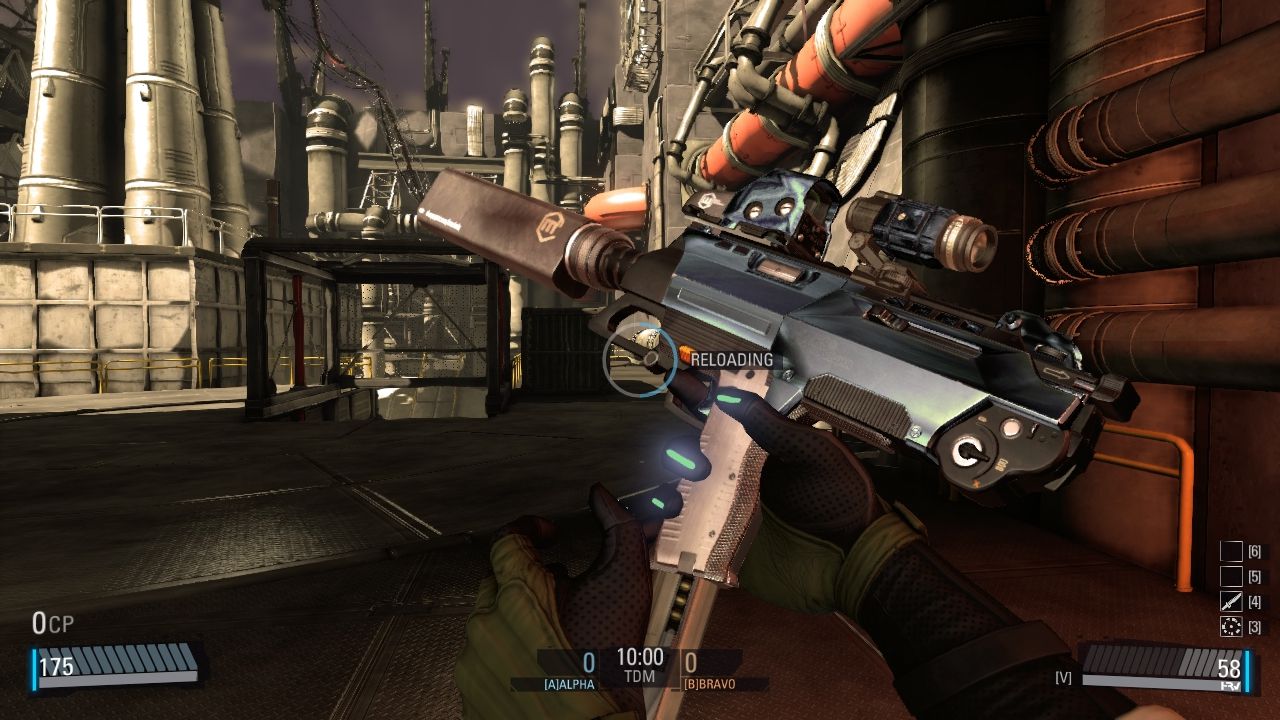
Task: Select the circular grenade item slot
Action: [x=1231, y=627]
